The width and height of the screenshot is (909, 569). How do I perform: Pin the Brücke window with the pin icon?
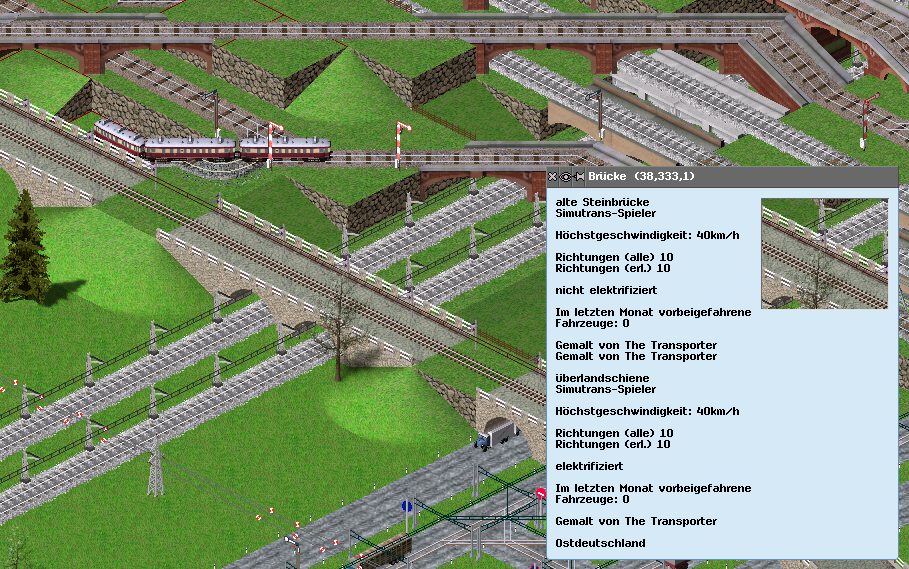[579, 177]
